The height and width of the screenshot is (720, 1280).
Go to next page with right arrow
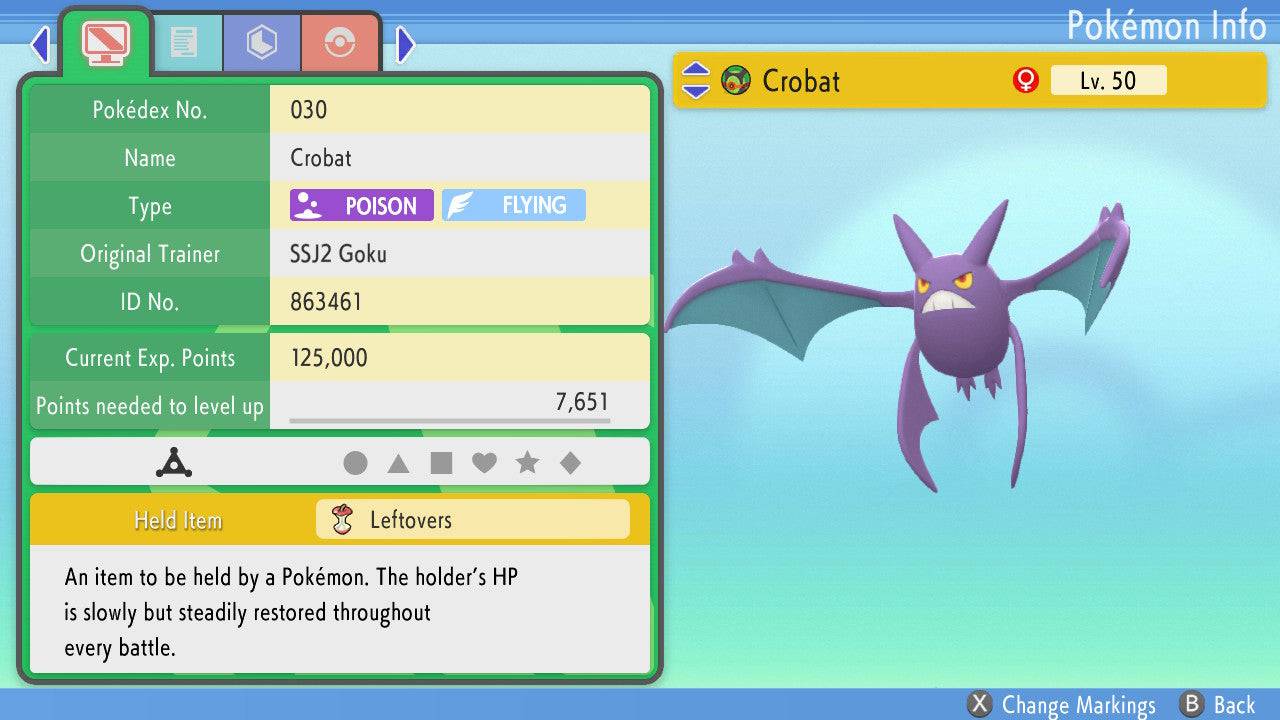(405, 44)
